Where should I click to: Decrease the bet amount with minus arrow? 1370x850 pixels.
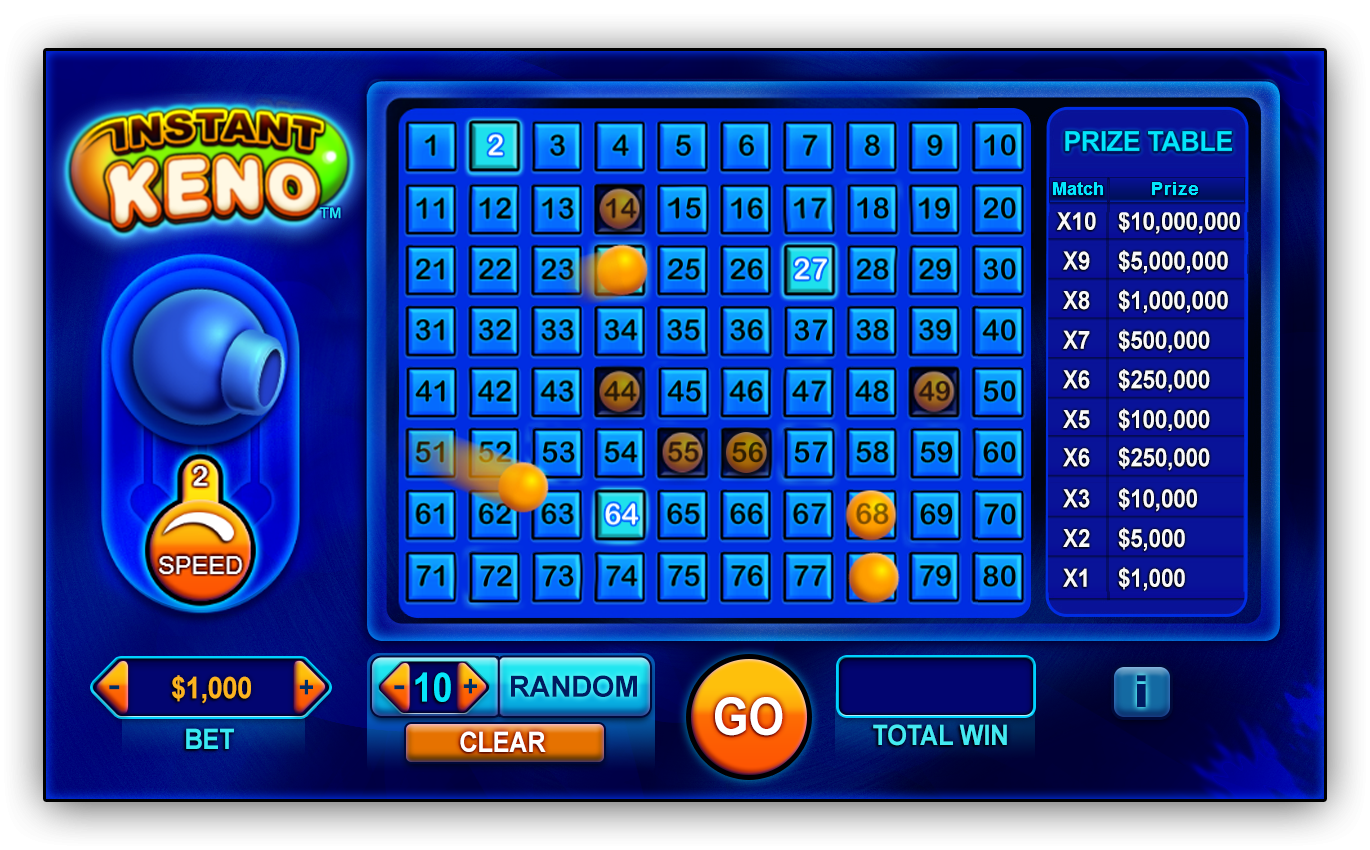114,687
